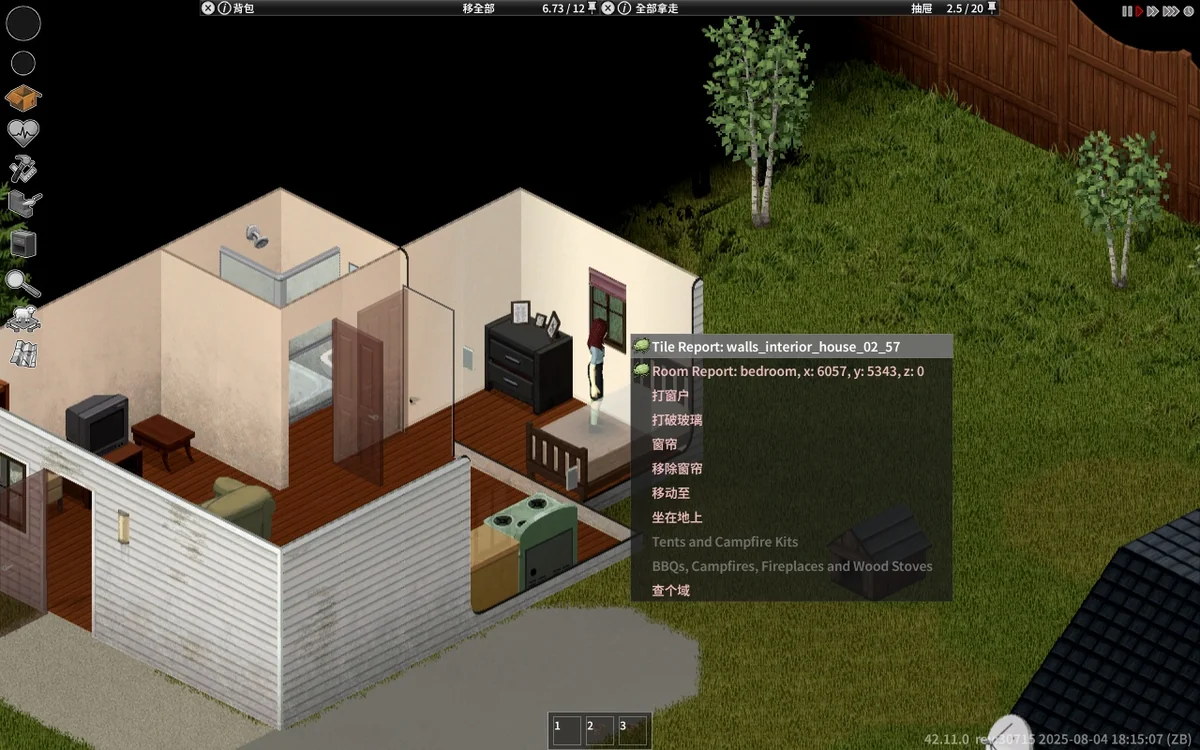Choose the 查个域 menu entry
This screenshot has height=750, width=1200.
(x=671, y=590)
